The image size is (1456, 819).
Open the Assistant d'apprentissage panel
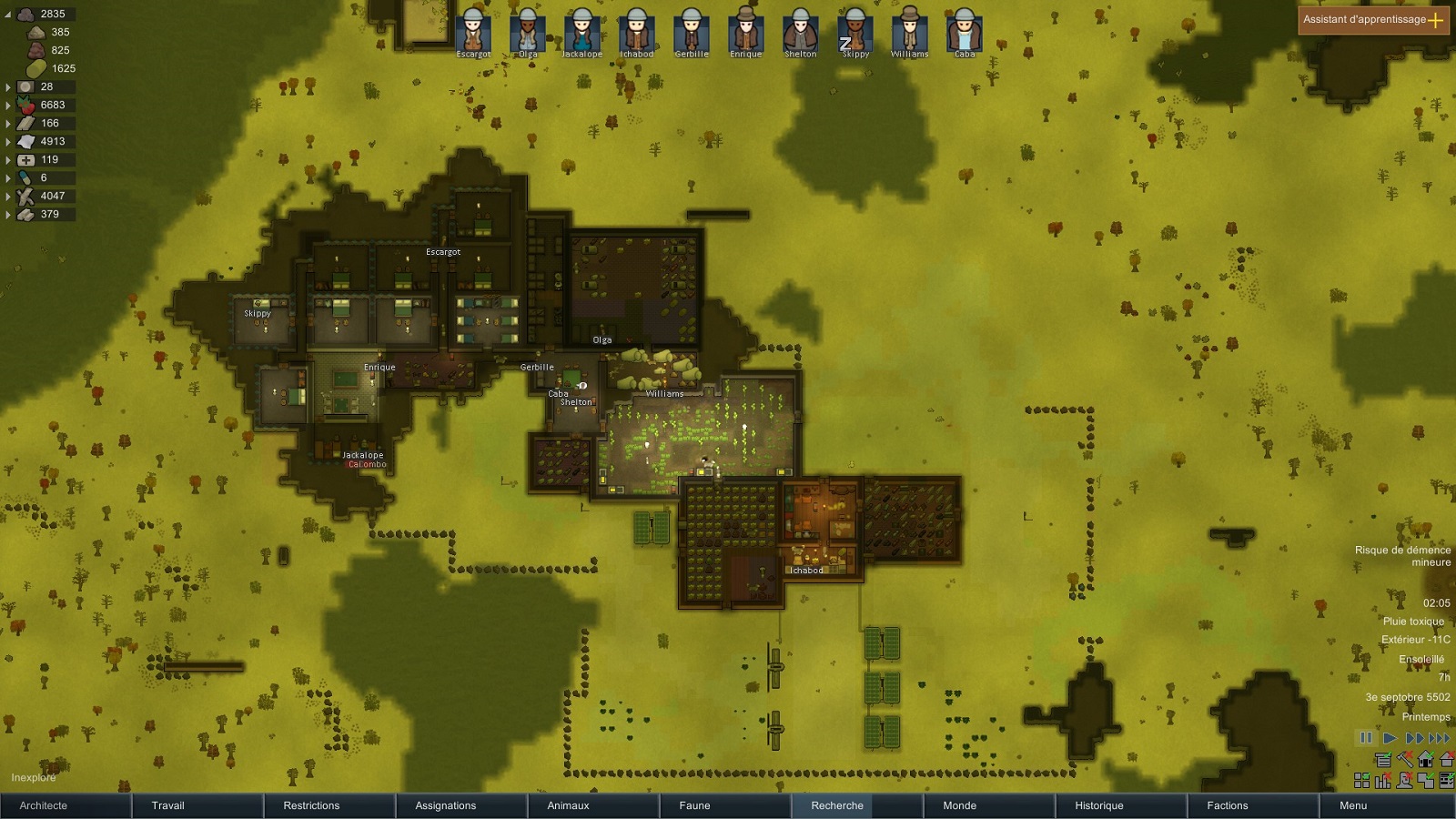[1373, 20]
